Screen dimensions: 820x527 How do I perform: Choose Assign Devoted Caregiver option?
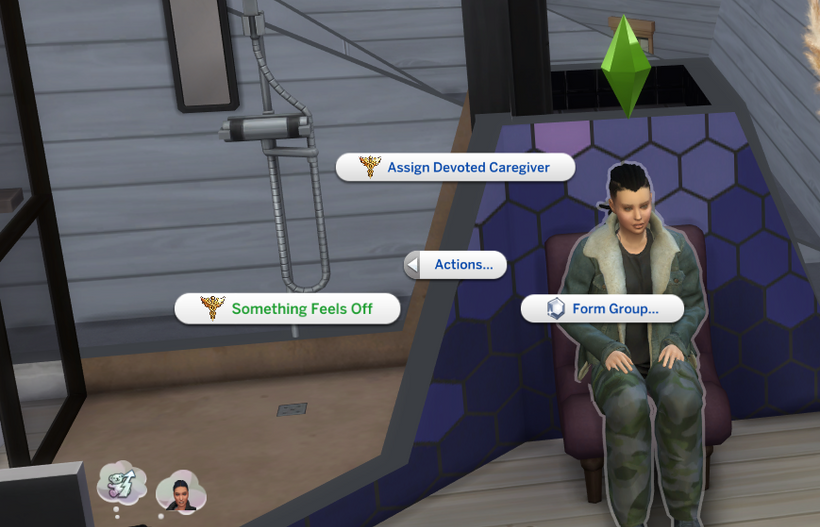click(456, 167)
